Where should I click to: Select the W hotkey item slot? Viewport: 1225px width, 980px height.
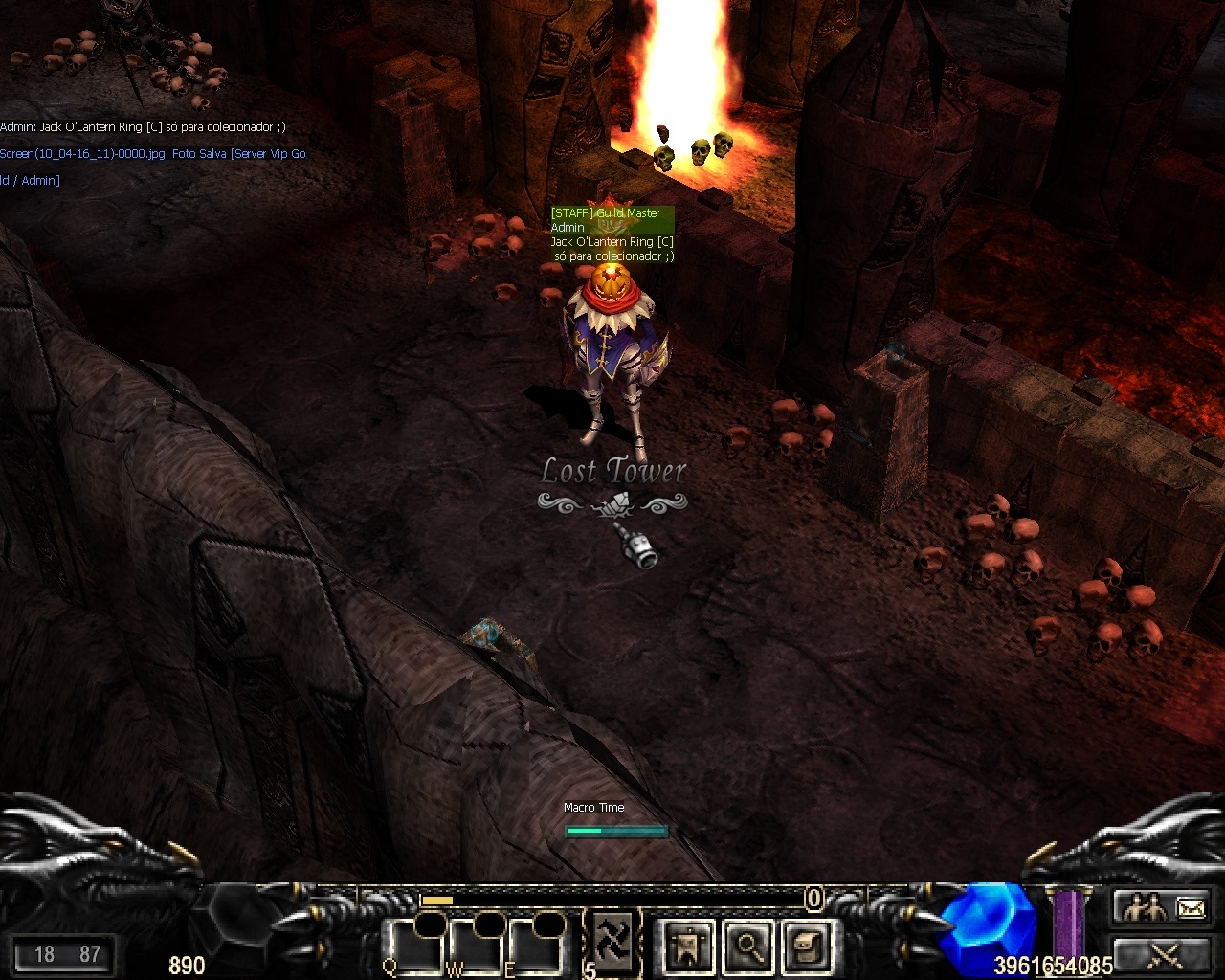476,947
